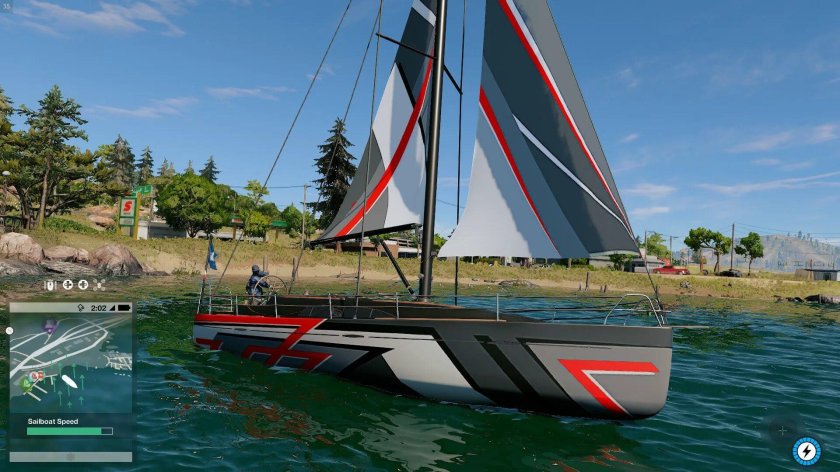Click the mouse-shaped icon above the phone

[x=49, y=285]
